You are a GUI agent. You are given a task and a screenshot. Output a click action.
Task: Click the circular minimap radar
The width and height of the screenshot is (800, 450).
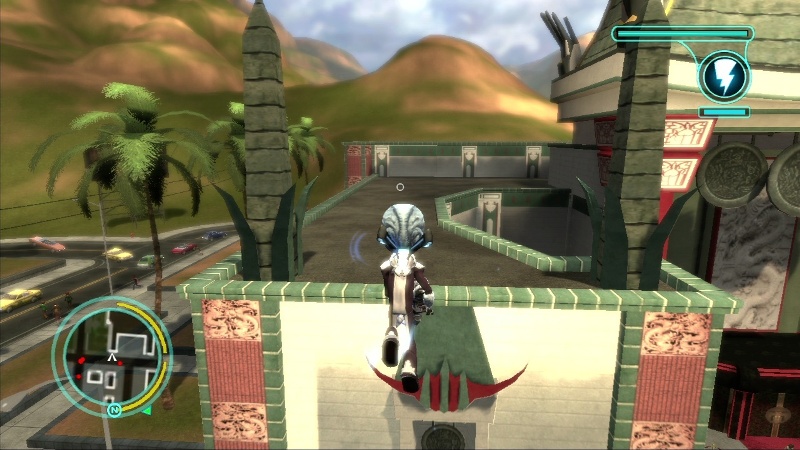point(112,356)
